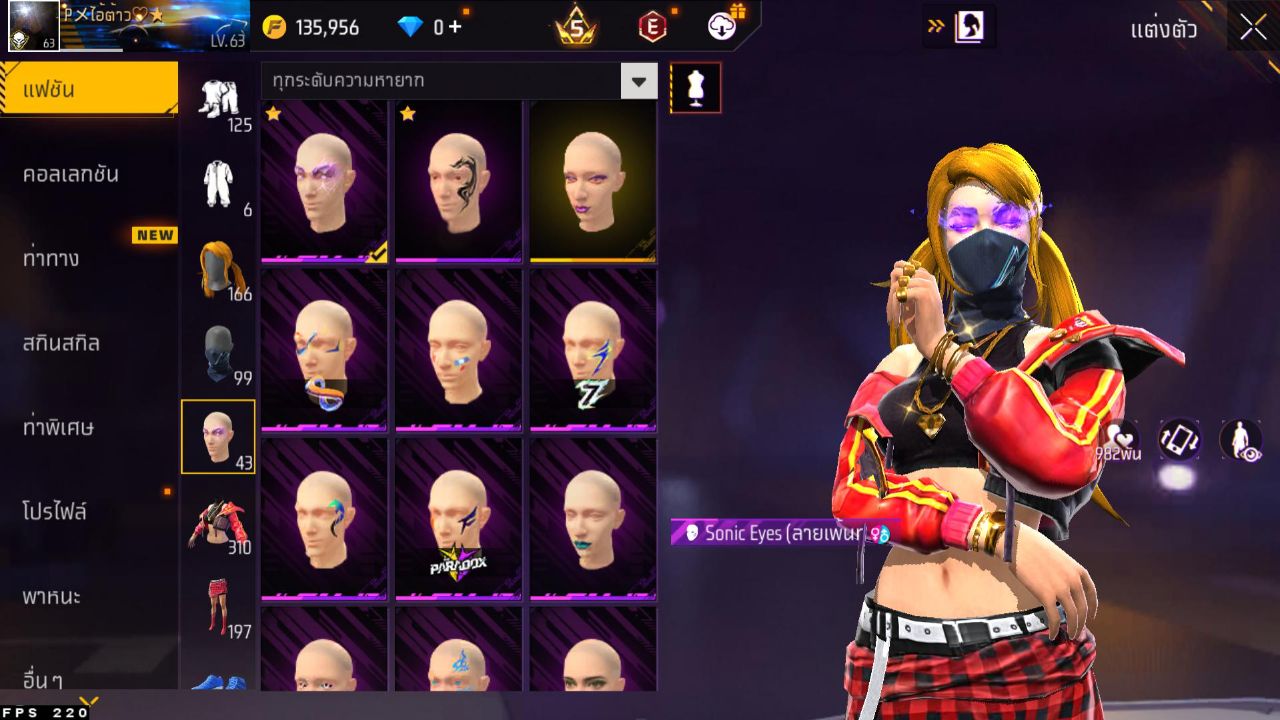Open the mannequin outfit preview icon

pyautogui.click(x=694, y=87)
